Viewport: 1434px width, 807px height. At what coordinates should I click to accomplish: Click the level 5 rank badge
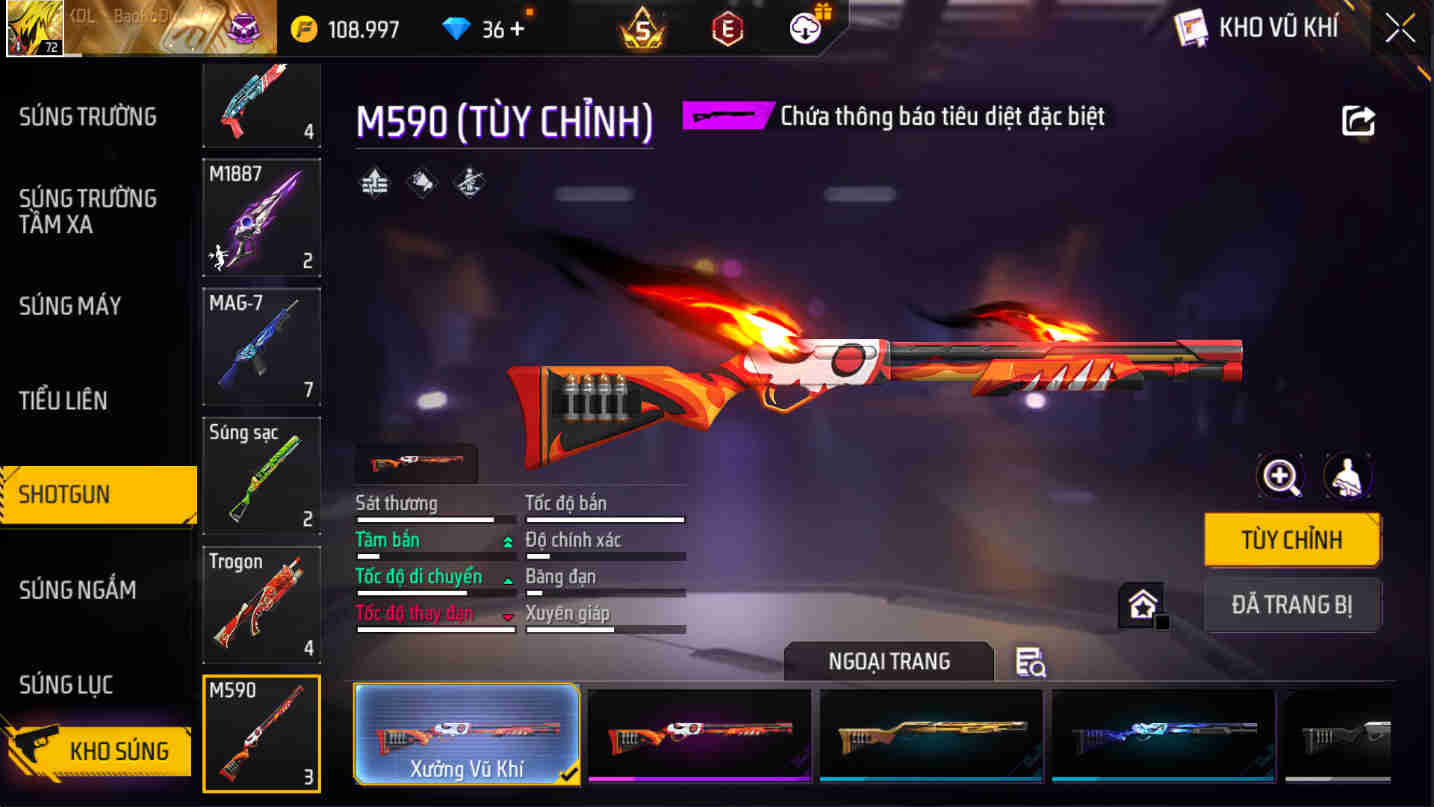pyautogui.click(x=639, y=27)
